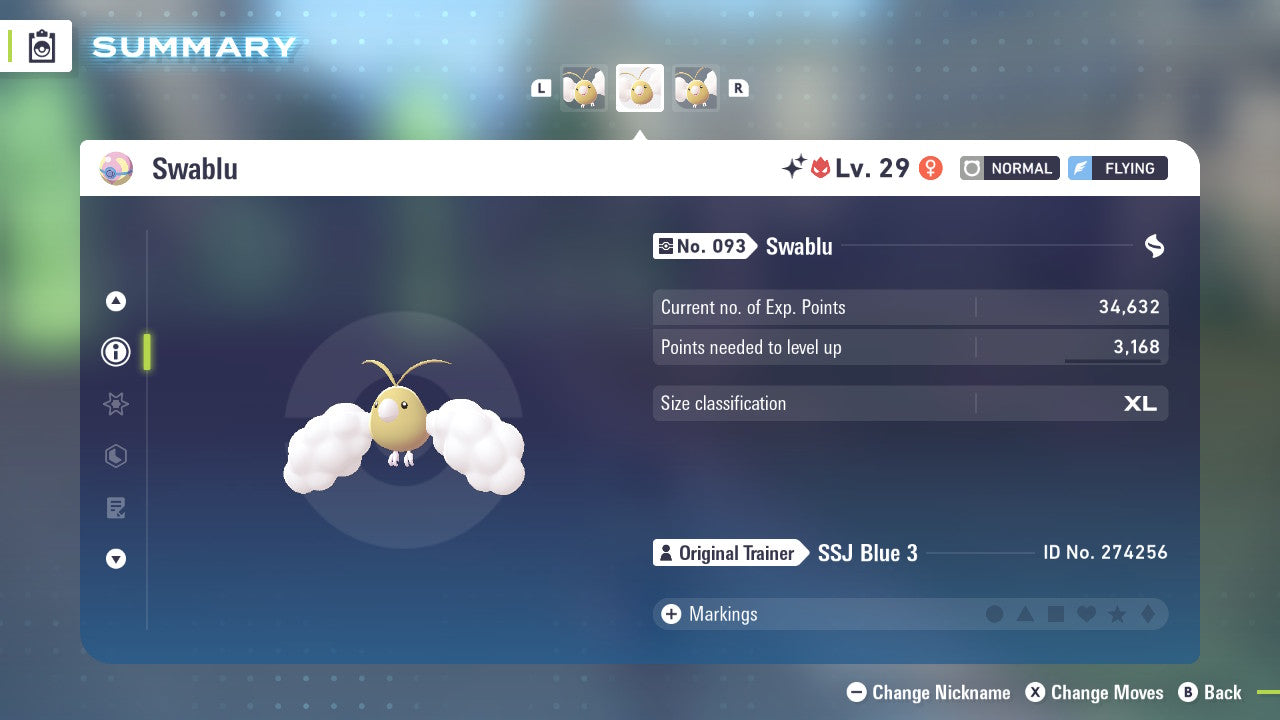Toggle the circle marking
This screenshot has height=720, width=1280.
click(x=995, y=614)
